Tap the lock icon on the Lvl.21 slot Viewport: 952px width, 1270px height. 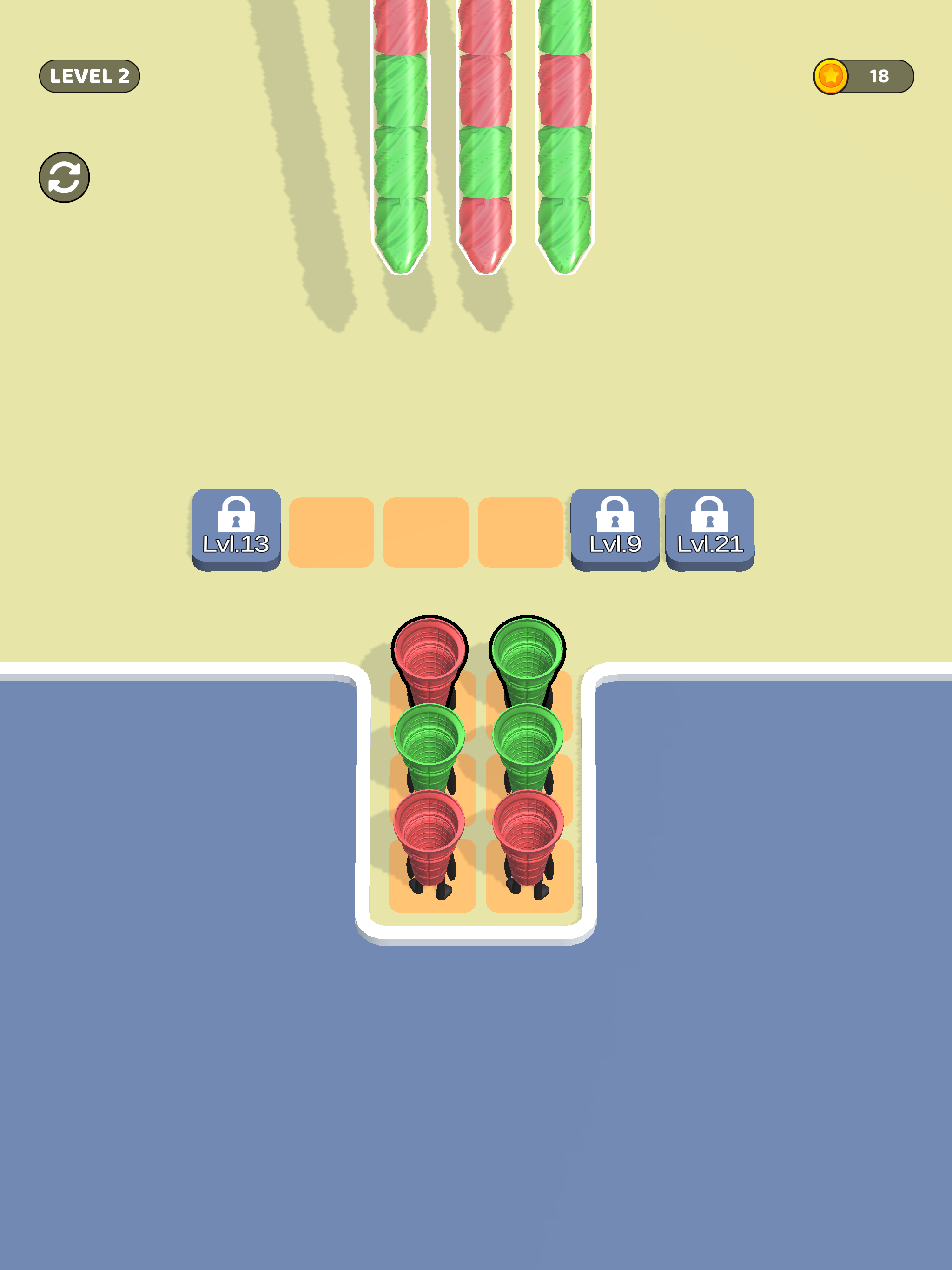[710, 516]
